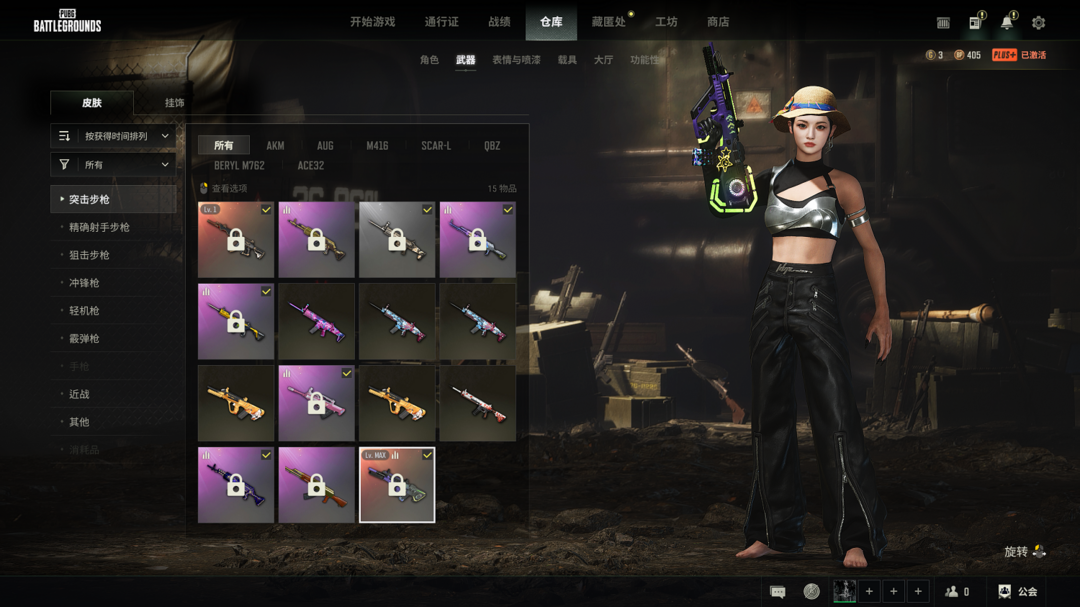1080x607 pixels.
Task: Filter skins by AKM
Action: (275, 146)
